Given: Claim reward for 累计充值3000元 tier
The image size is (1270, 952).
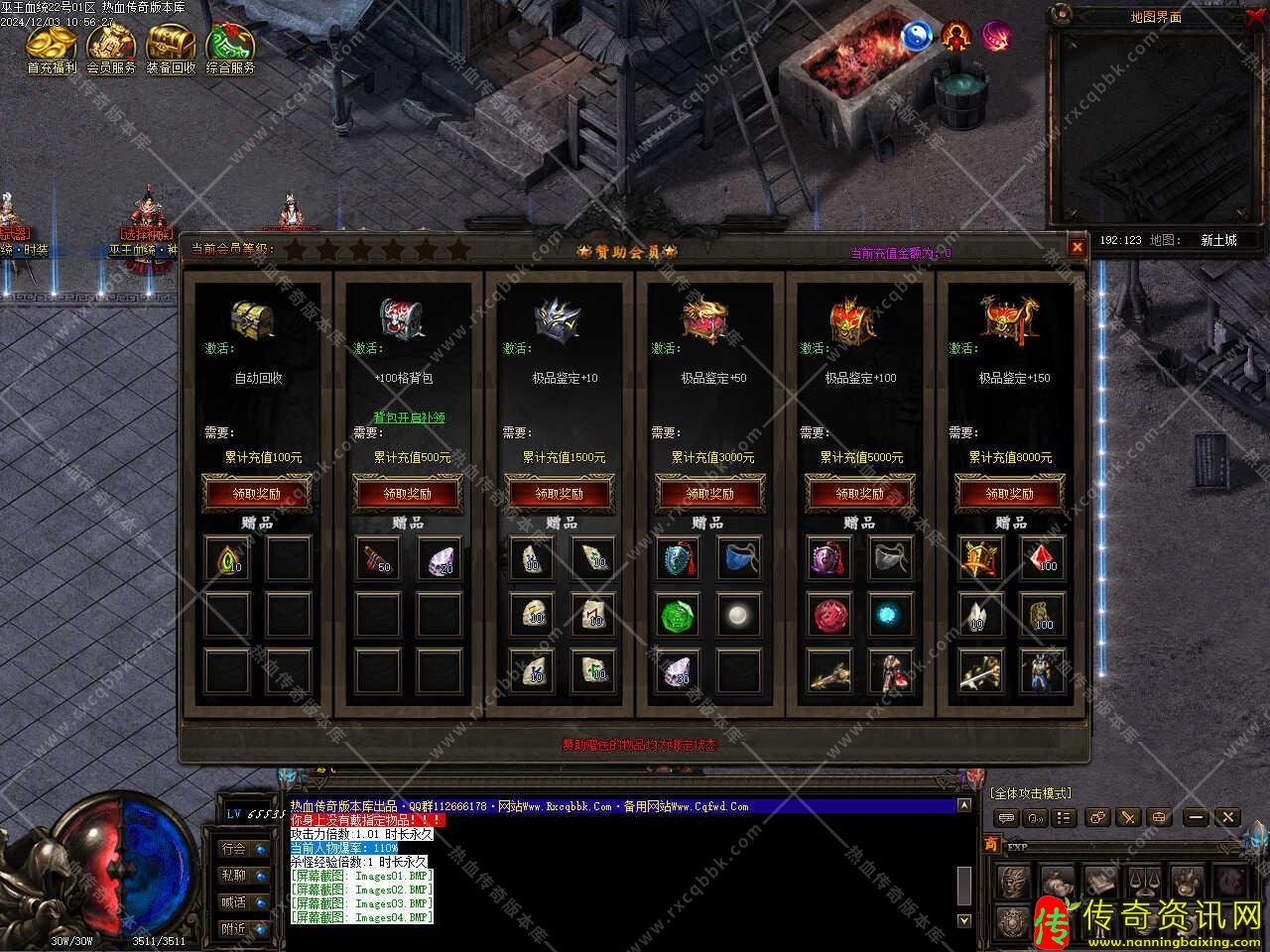Looking at the screenshot, I should tap(709, 493).
